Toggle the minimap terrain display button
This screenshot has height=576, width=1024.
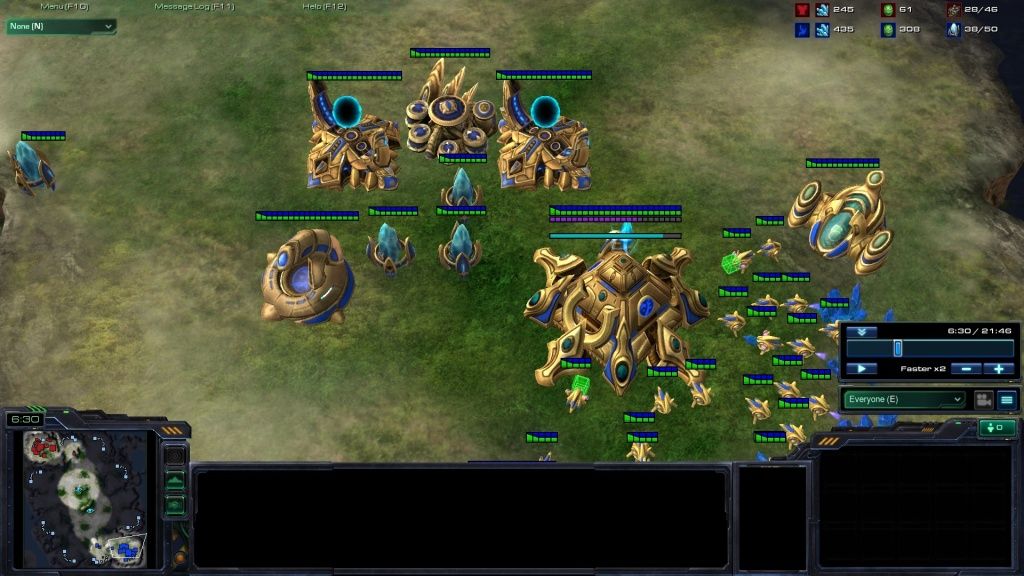coord(175,481)
